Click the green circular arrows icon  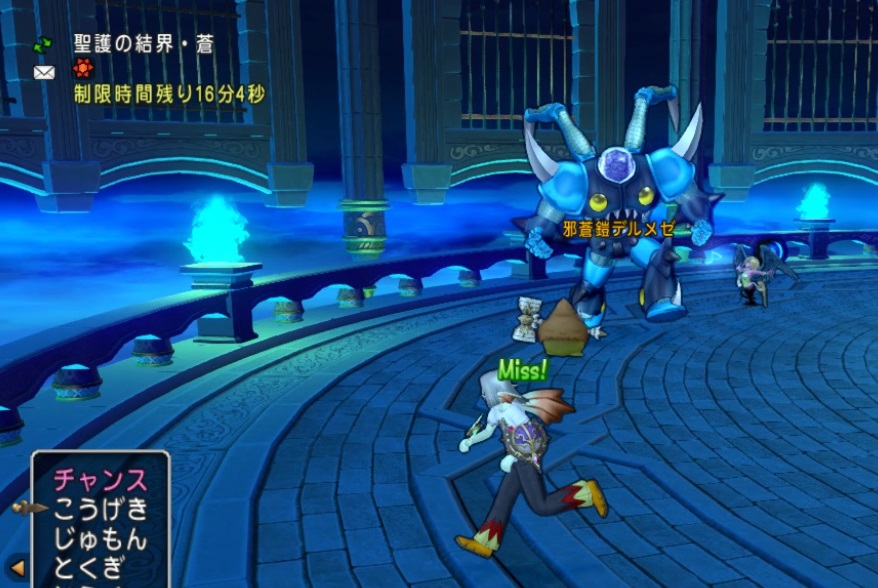42,45
